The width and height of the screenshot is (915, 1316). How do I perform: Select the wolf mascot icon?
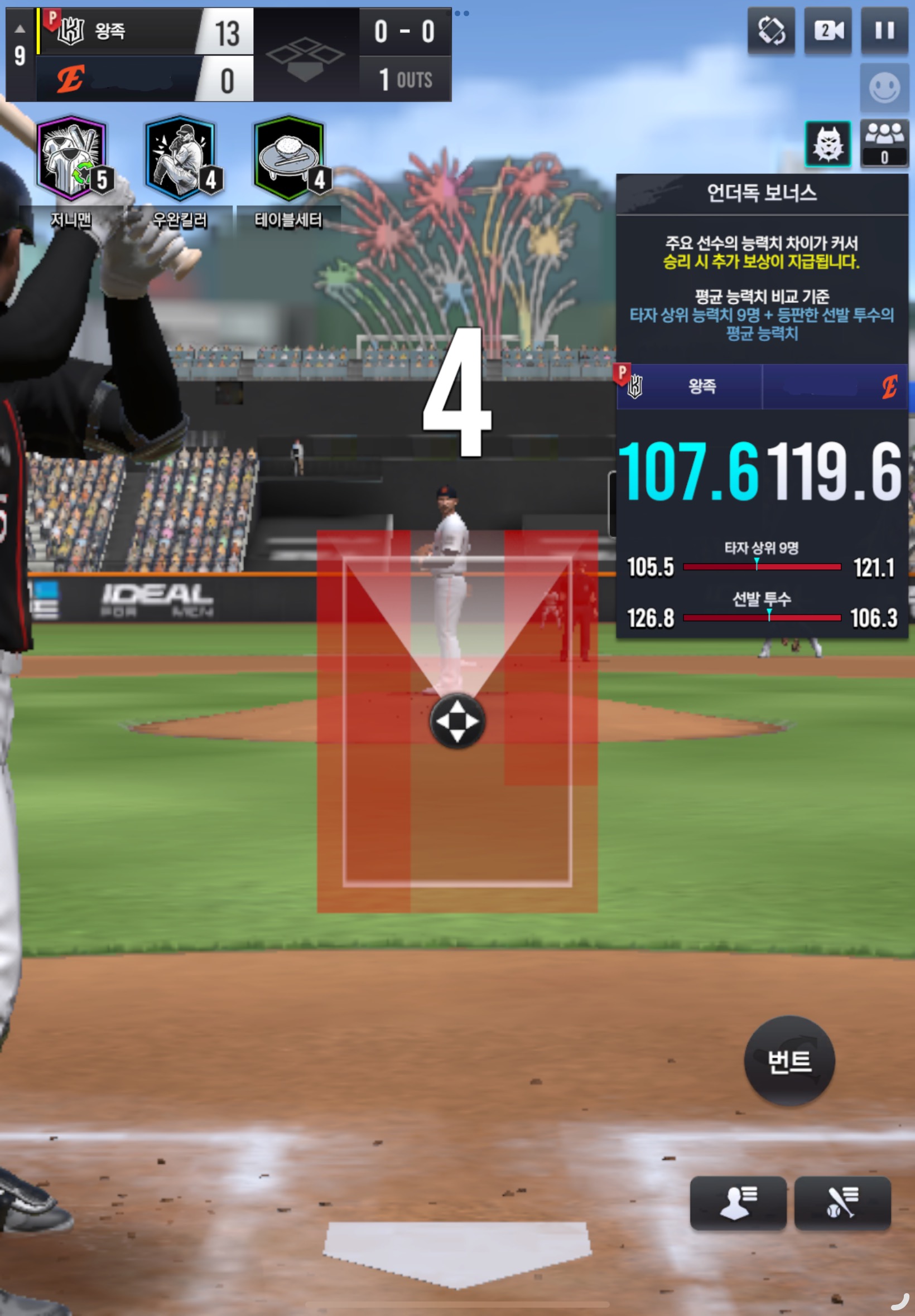[x=827, y=144]
